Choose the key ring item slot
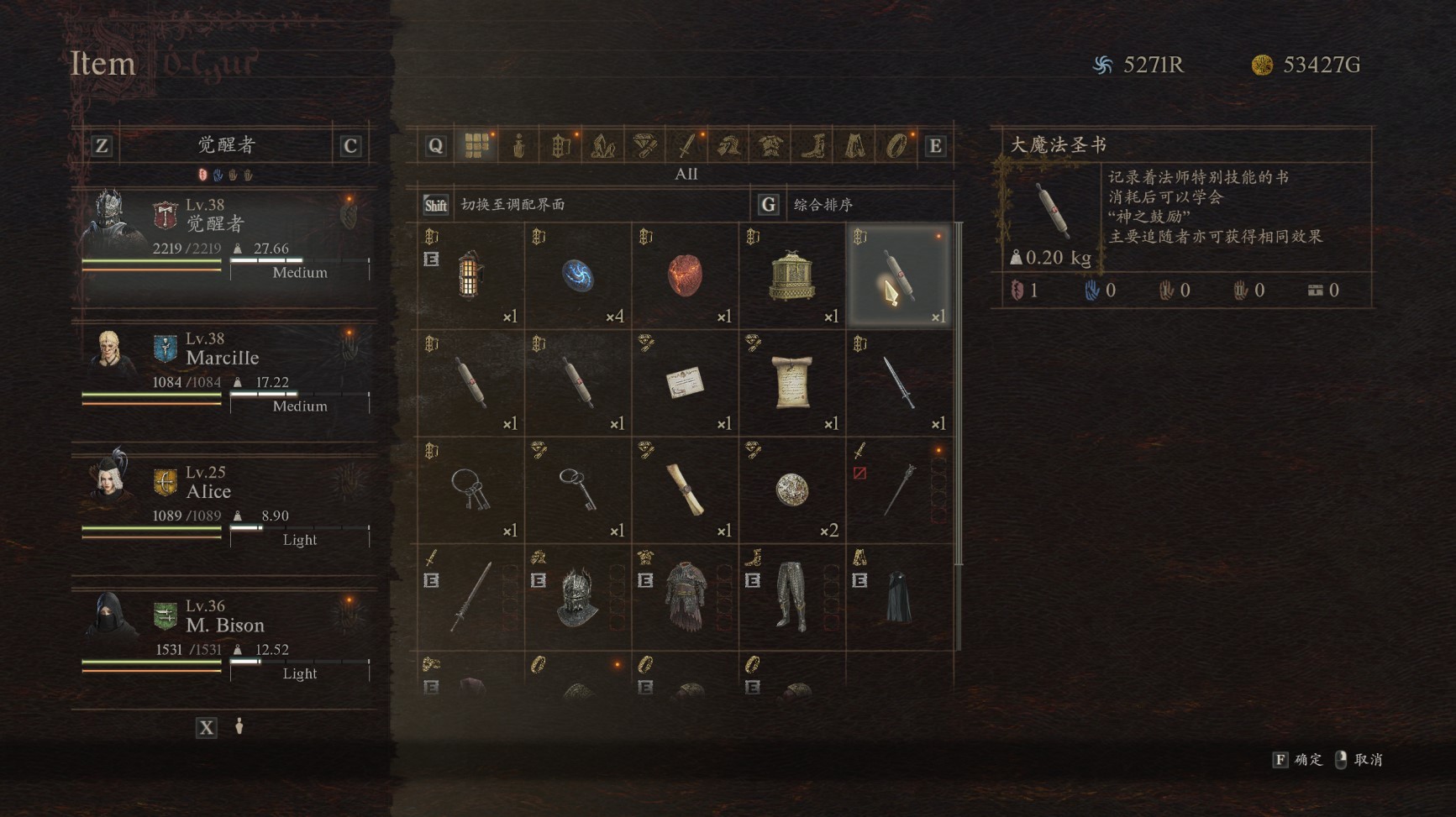Image resolution: width=1456 pixels, height=817 pixels. pos(470,490)
